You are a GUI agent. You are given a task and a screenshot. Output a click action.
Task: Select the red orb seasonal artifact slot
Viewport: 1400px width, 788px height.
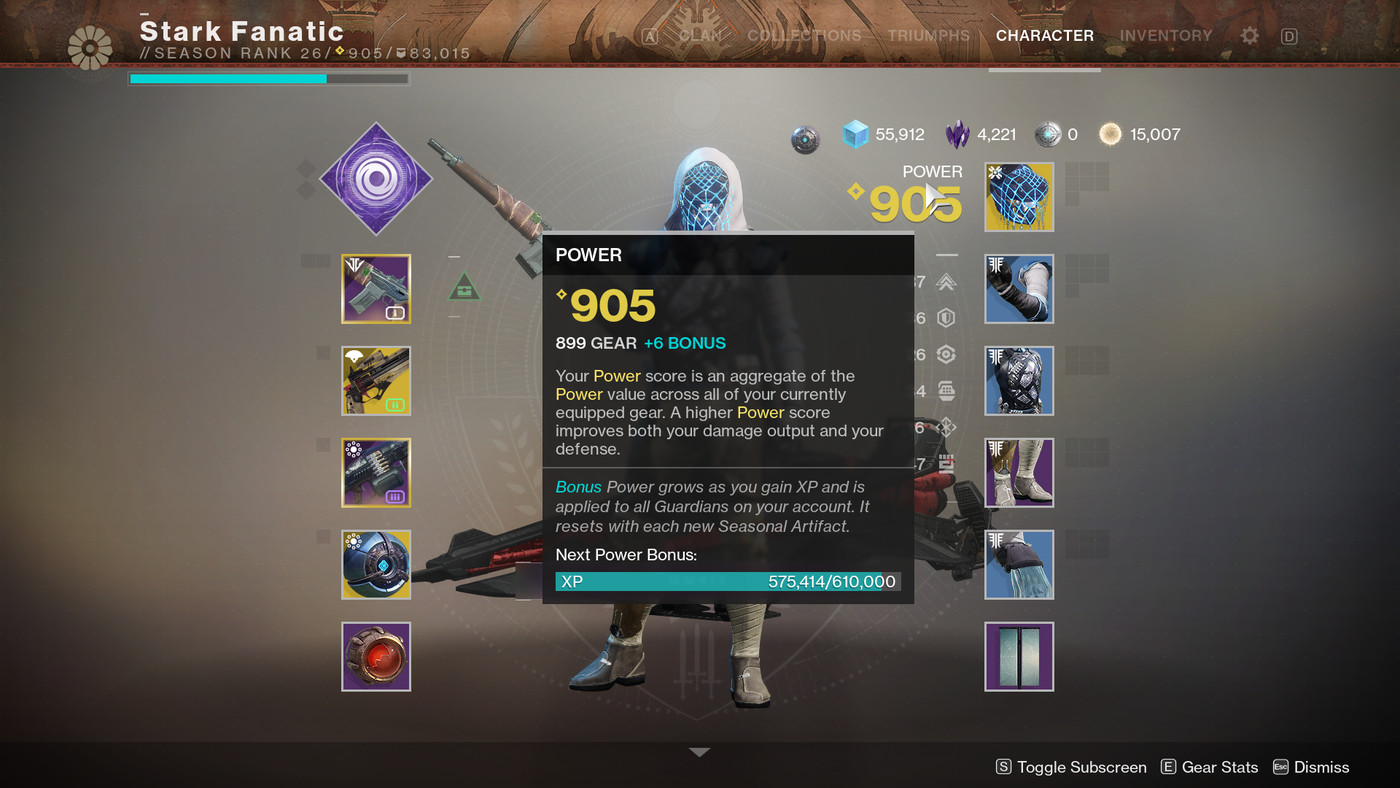(376, 657)
